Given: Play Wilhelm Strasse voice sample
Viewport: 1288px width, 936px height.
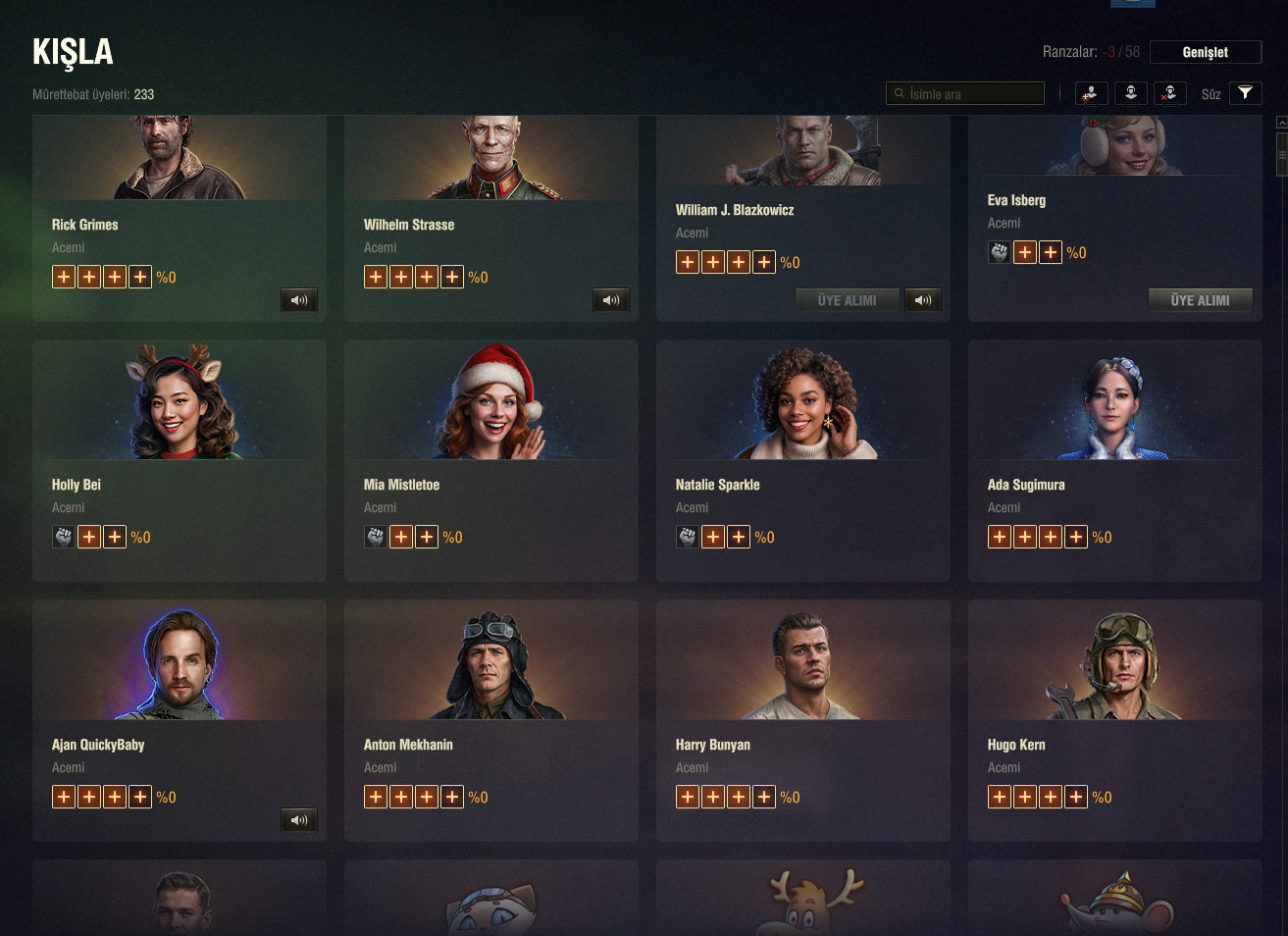Looking at the screenshot, I should [611, 300].
